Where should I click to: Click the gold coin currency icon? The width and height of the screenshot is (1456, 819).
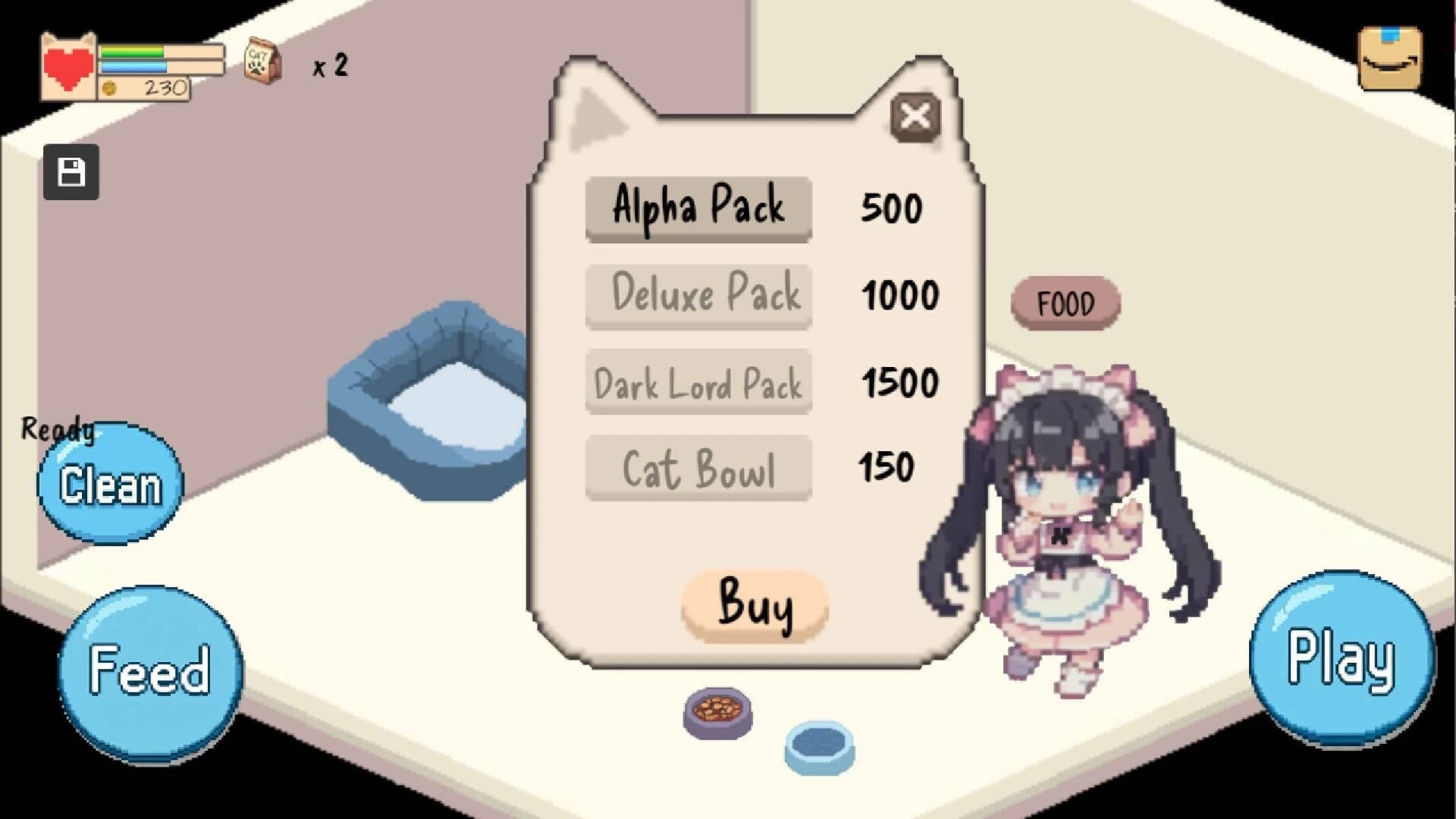[111, 88]
